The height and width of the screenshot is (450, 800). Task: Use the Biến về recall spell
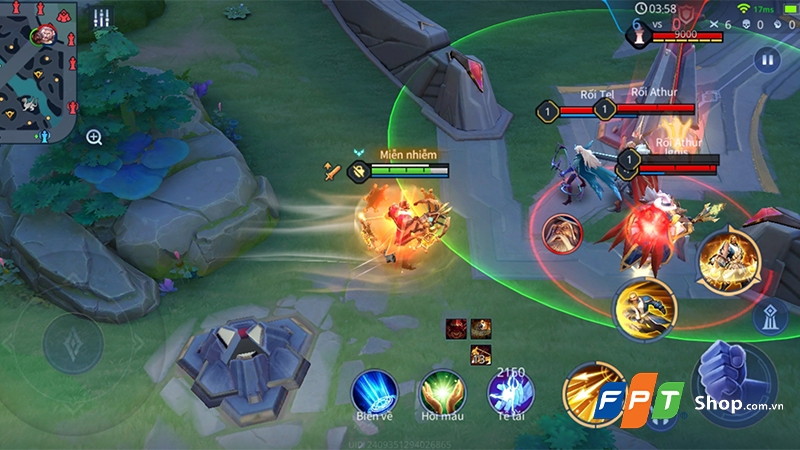tap(374, 391)
